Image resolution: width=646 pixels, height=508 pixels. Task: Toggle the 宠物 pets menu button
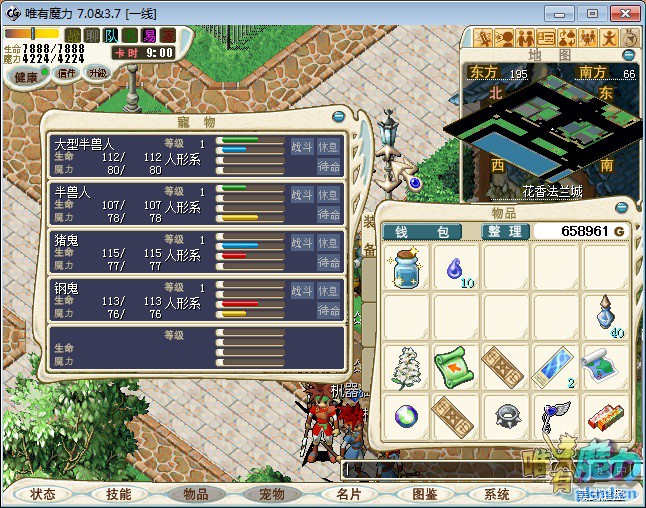(x=271, y=494)
